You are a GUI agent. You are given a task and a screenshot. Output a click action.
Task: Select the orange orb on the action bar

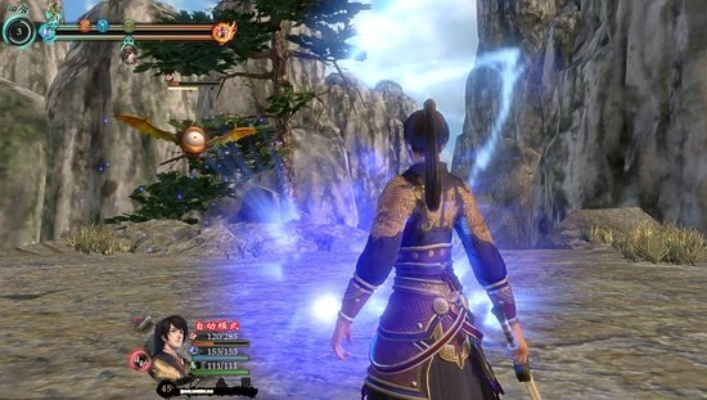(85, 25)
